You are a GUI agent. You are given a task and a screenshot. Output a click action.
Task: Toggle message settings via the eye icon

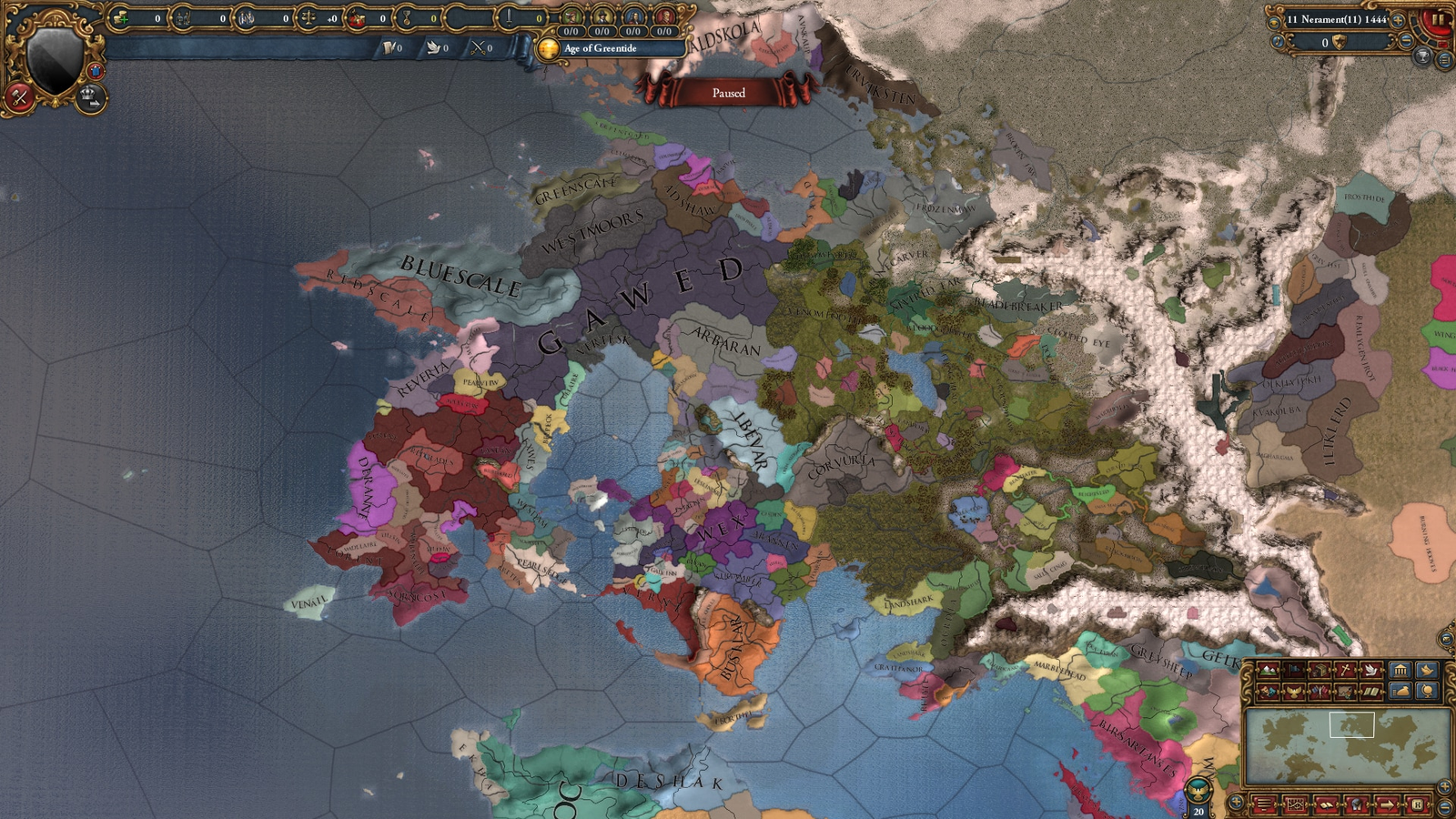(x=1274, y=23)
